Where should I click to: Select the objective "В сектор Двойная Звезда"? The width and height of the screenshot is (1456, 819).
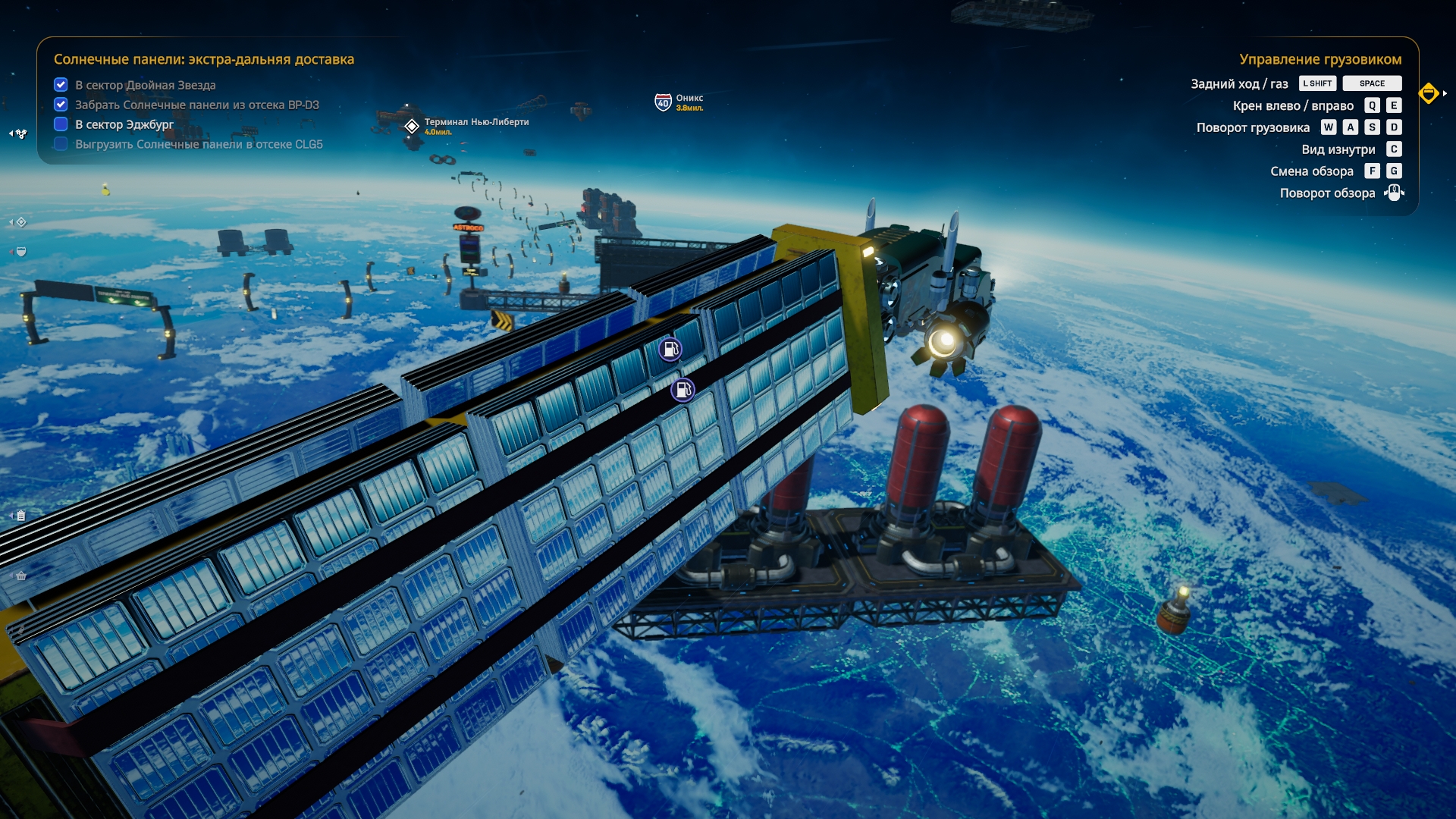click(145, 85)
